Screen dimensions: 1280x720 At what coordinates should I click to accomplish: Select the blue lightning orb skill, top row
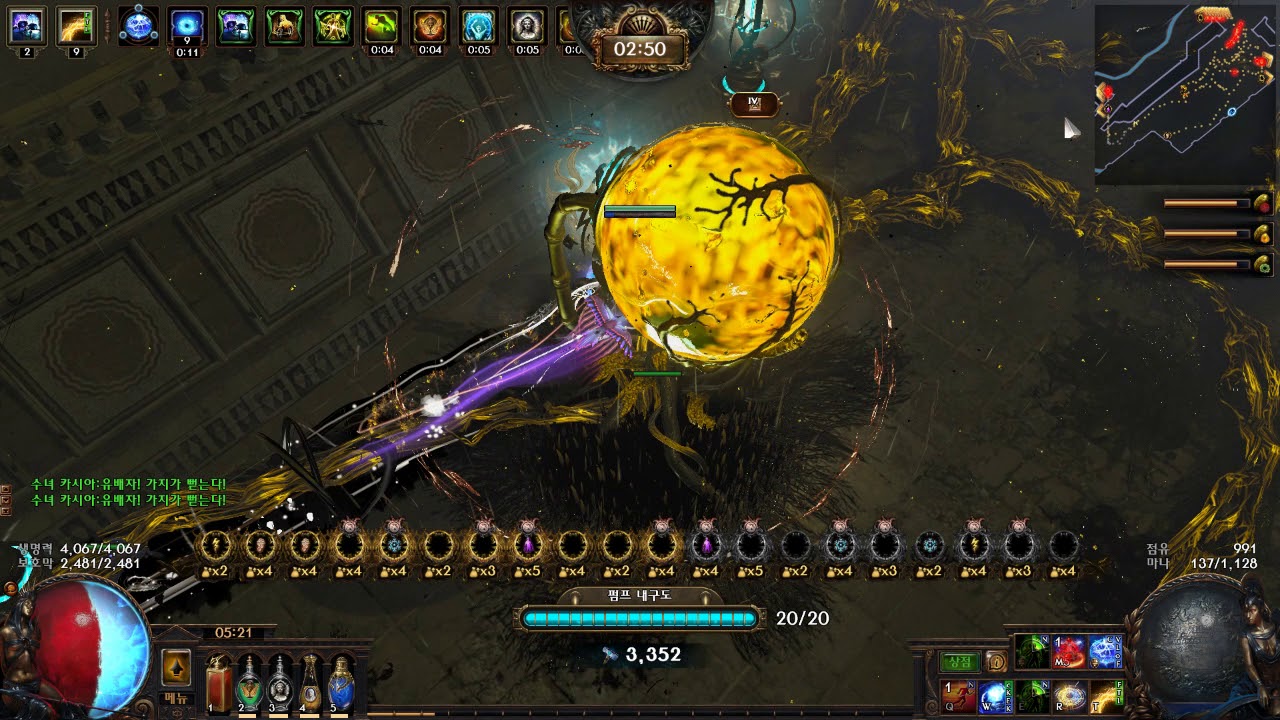1105,652
